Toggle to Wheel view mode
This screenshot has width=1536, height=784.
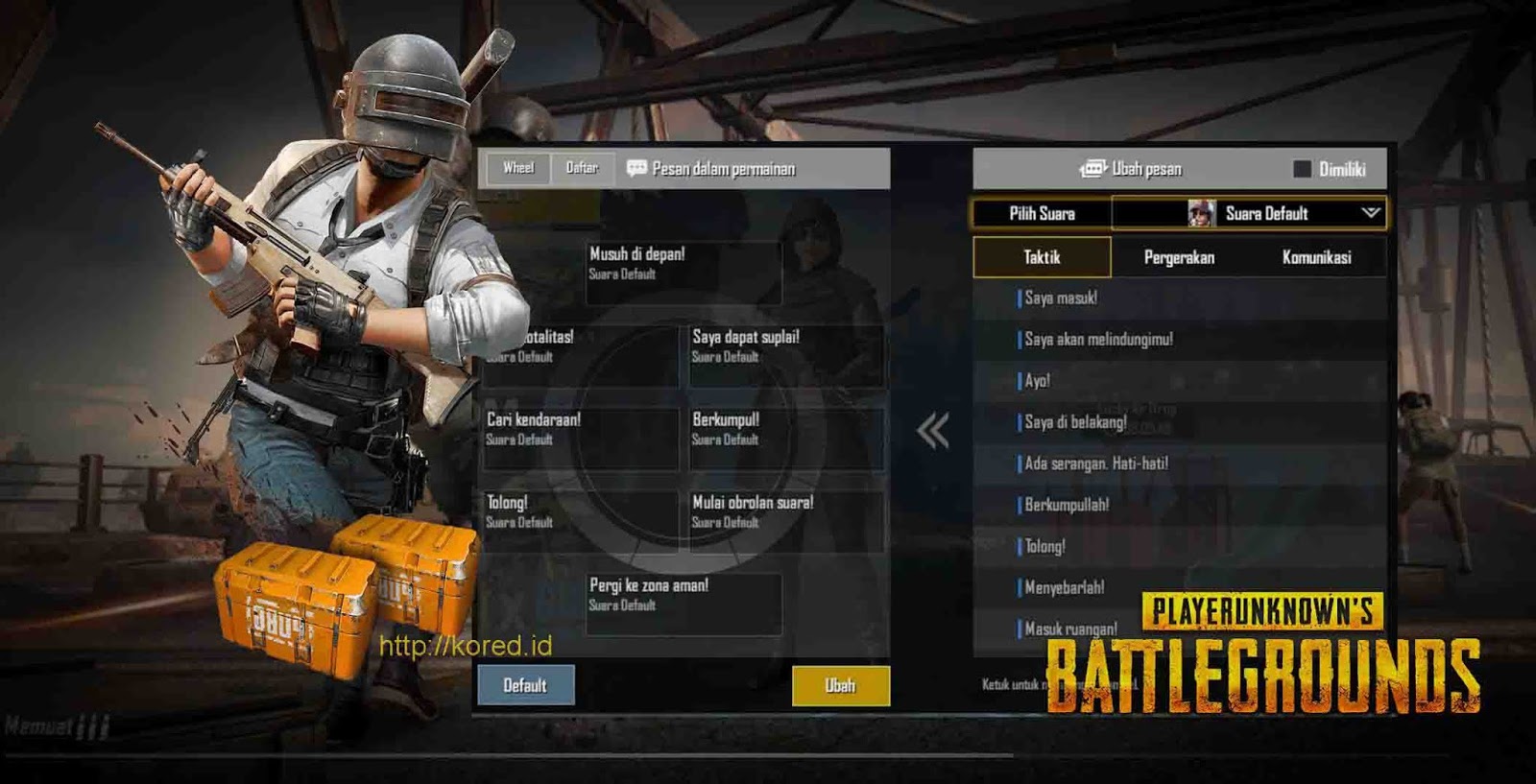[x=516, y=167]
